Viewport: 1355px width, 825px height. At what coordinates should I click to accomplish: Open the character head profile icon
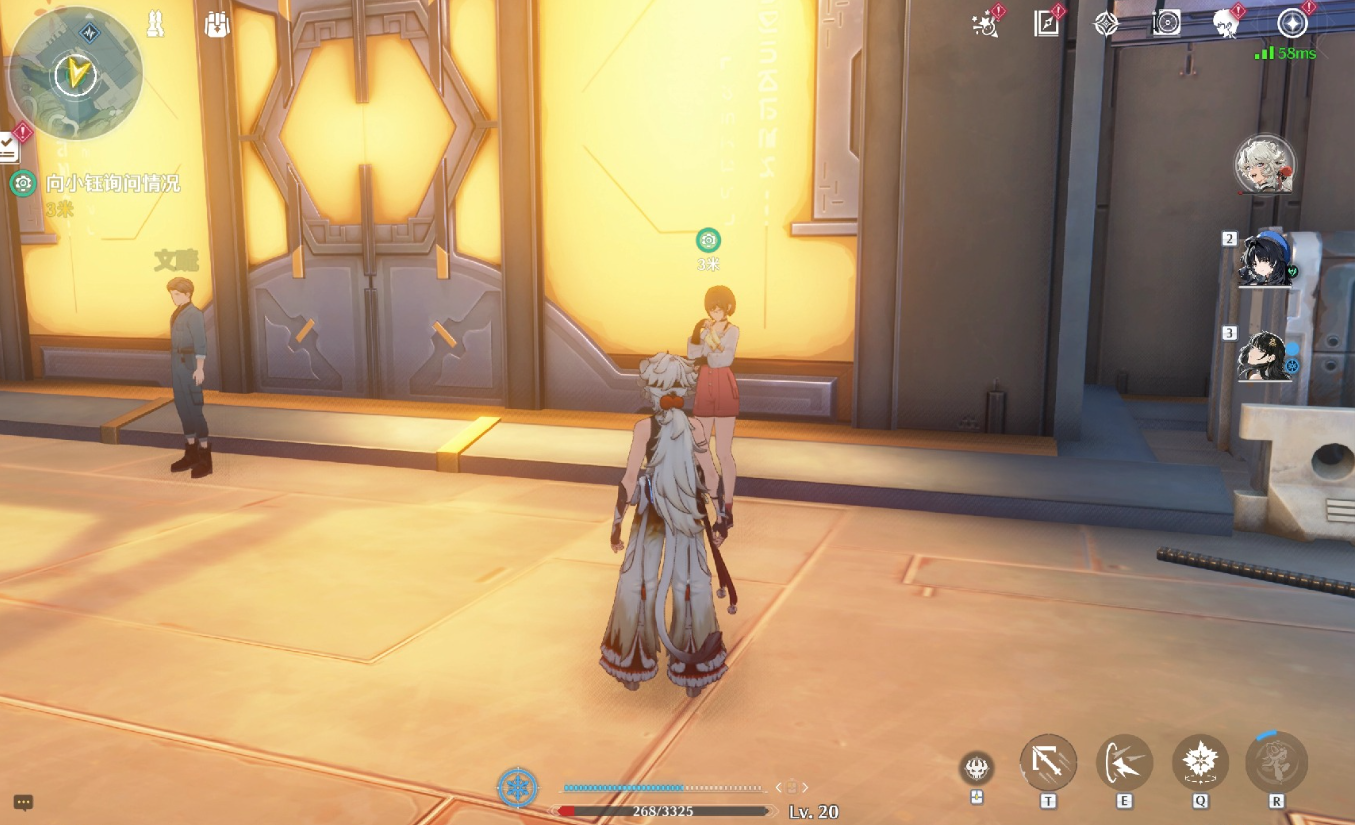(1226, 24)
